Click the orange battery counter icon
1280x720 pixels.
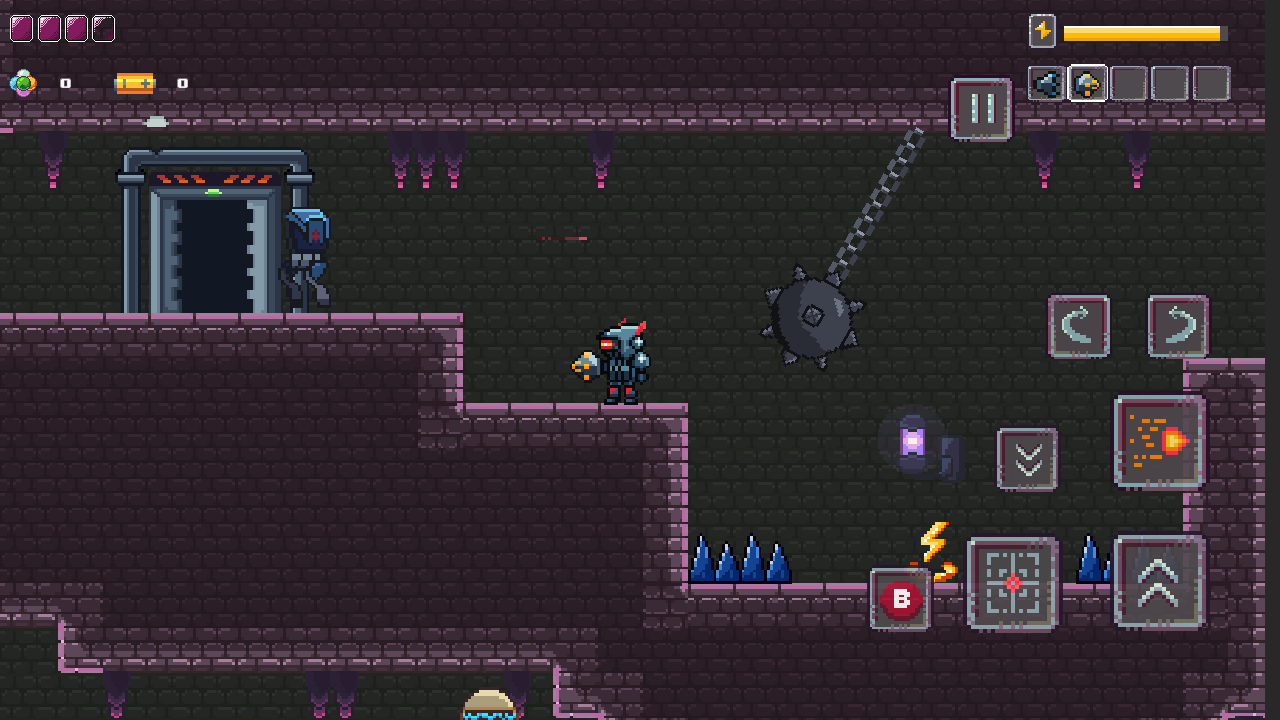point(133,82)
